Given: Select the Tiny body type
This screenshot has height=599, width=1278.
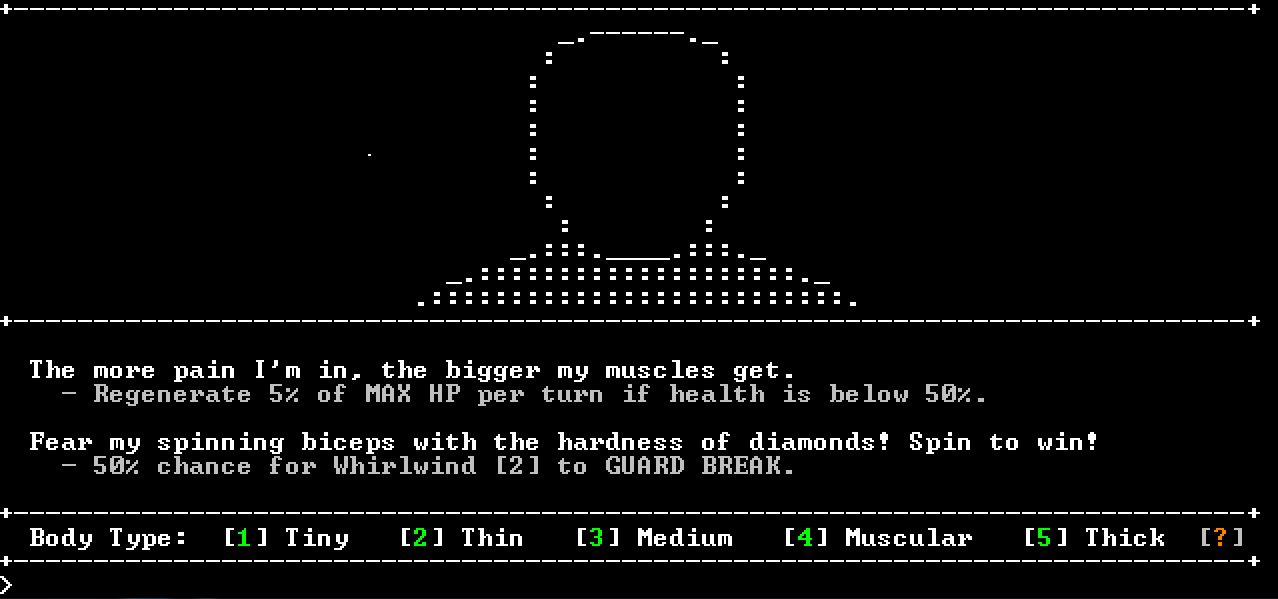Looking at the screenshot, I should tap(286, 538).
